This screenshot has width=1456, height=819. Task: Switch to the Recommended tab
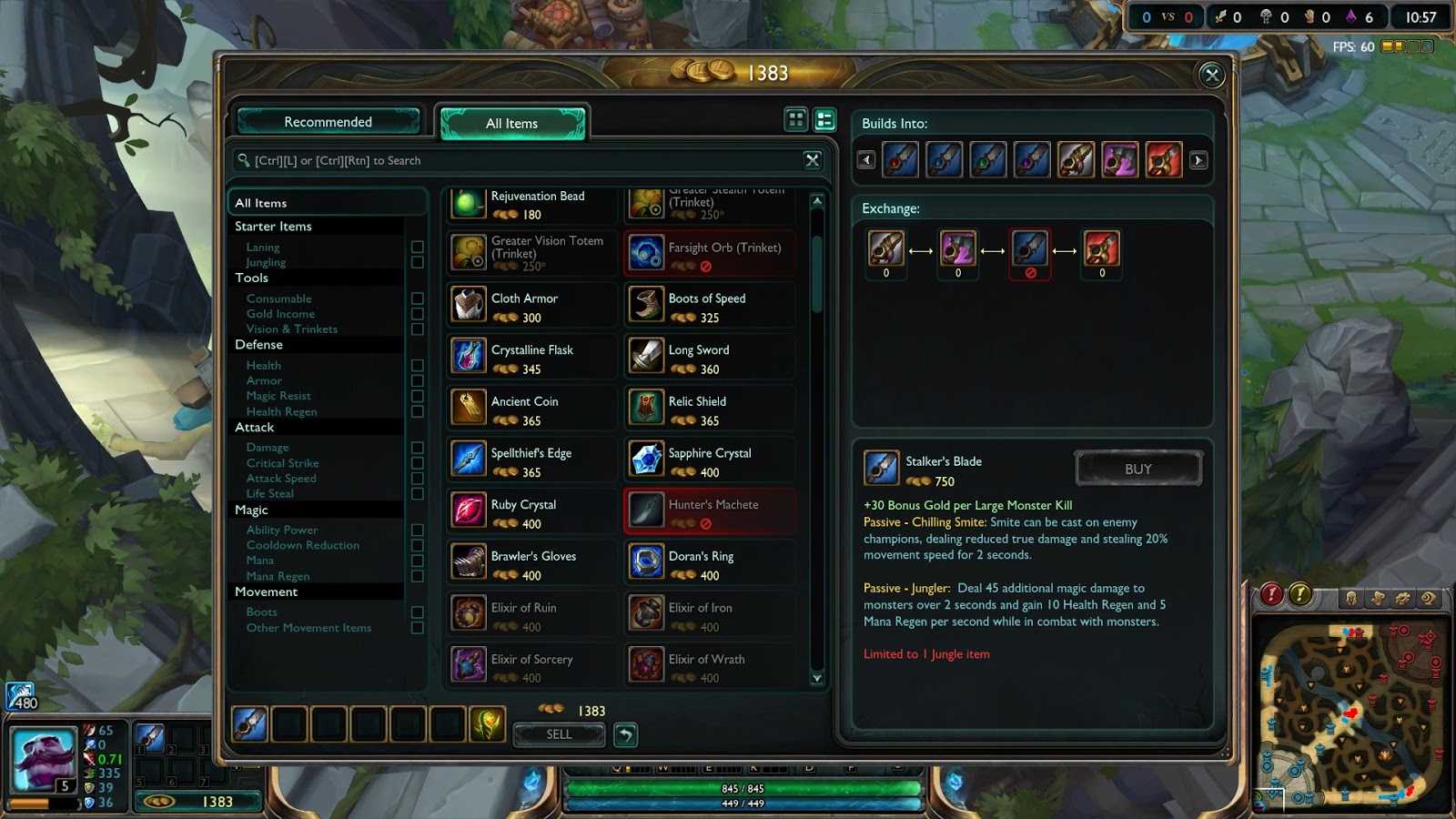[328, 122]
